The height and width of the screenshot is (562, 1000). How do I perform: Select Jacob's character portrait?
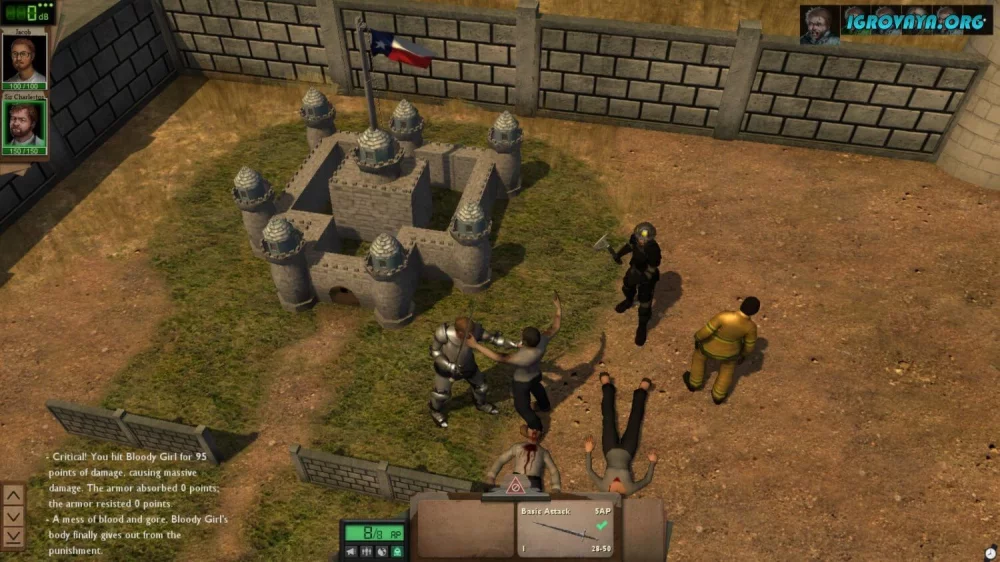24,59
